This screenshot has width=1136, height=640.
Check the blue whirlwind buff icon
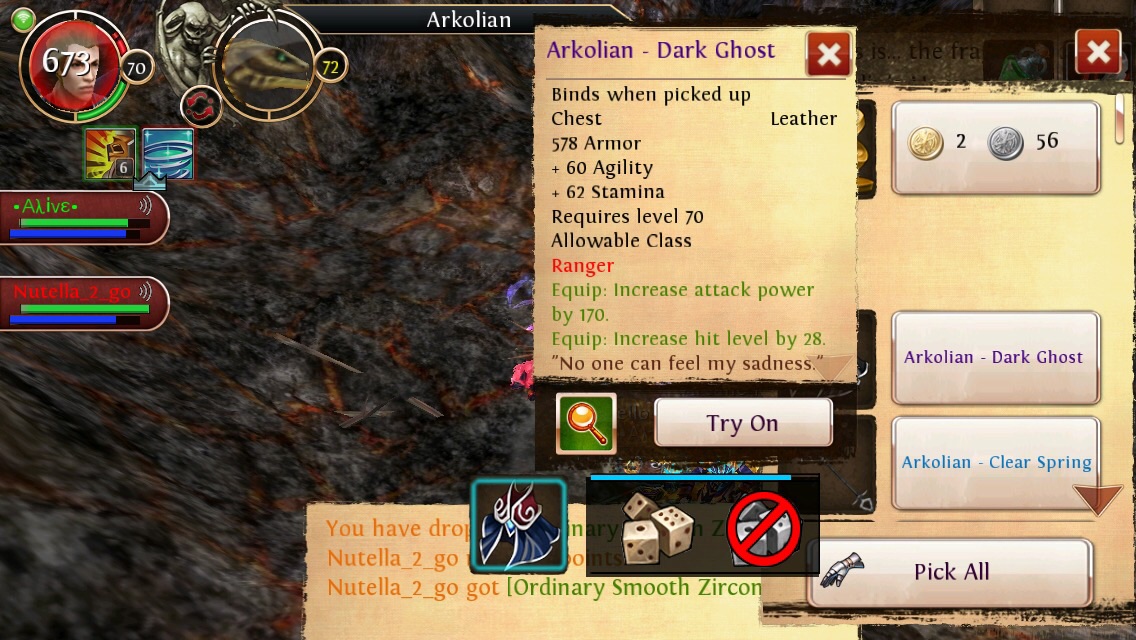click(x=167, y=154)
